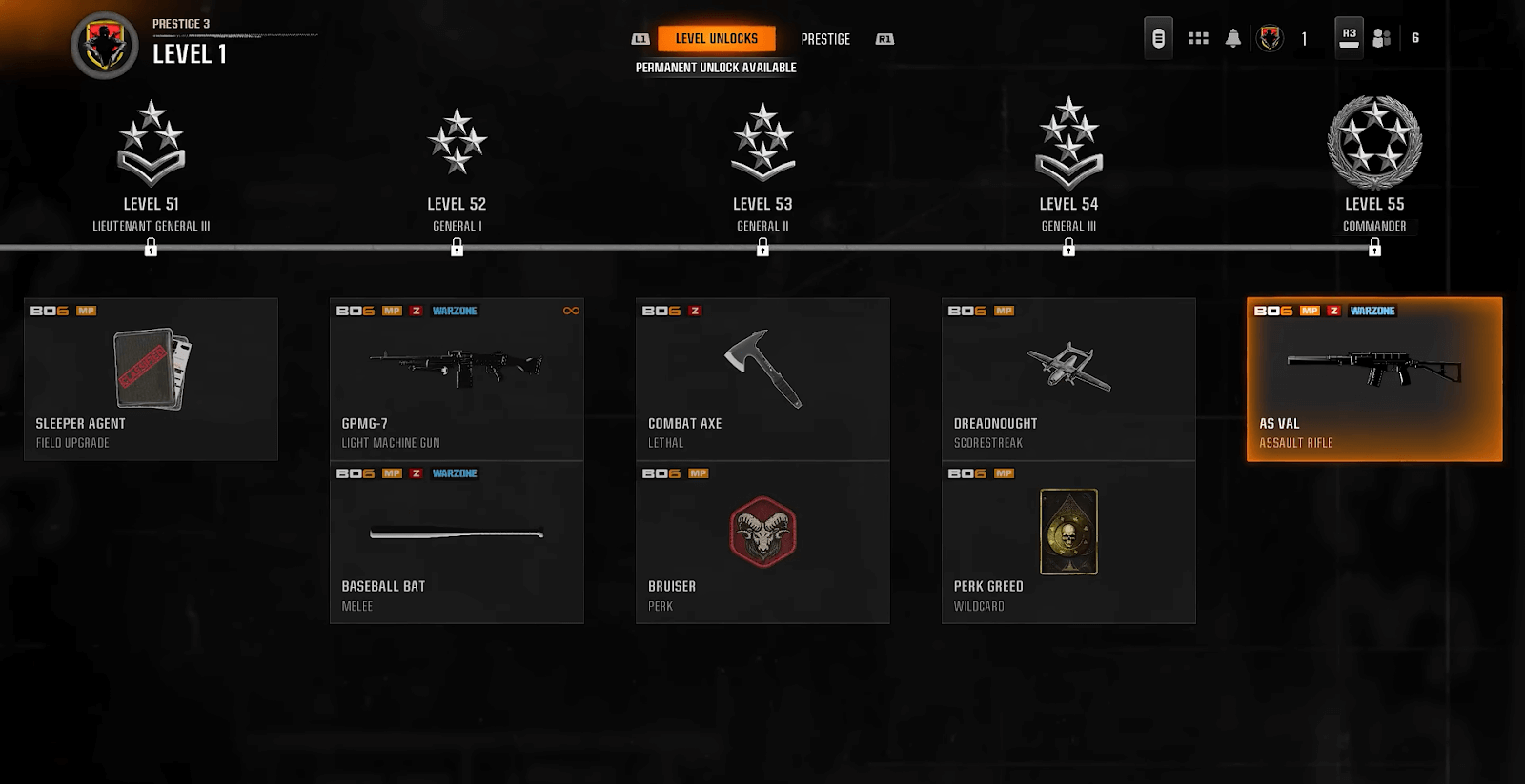
Task: Switch to the Prestige tab
Action: tap(825, 39)
